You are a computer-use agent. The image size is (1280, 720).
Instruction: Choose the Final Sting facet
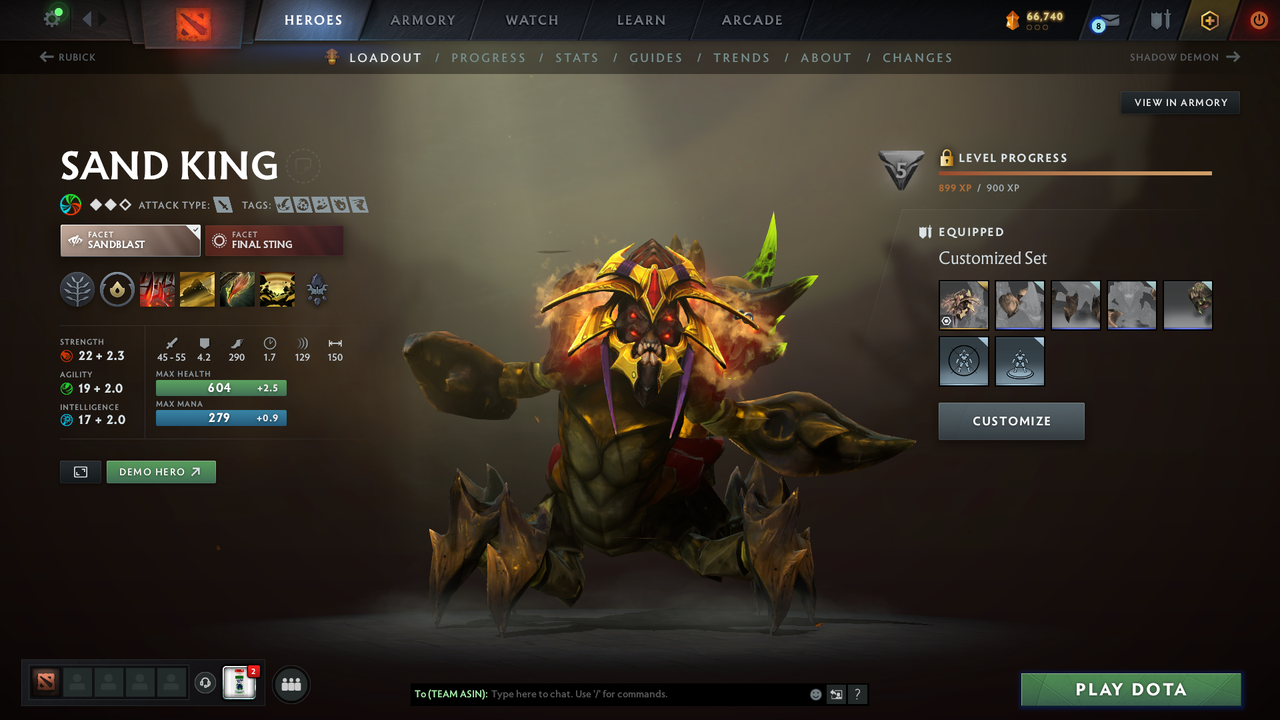274,240
